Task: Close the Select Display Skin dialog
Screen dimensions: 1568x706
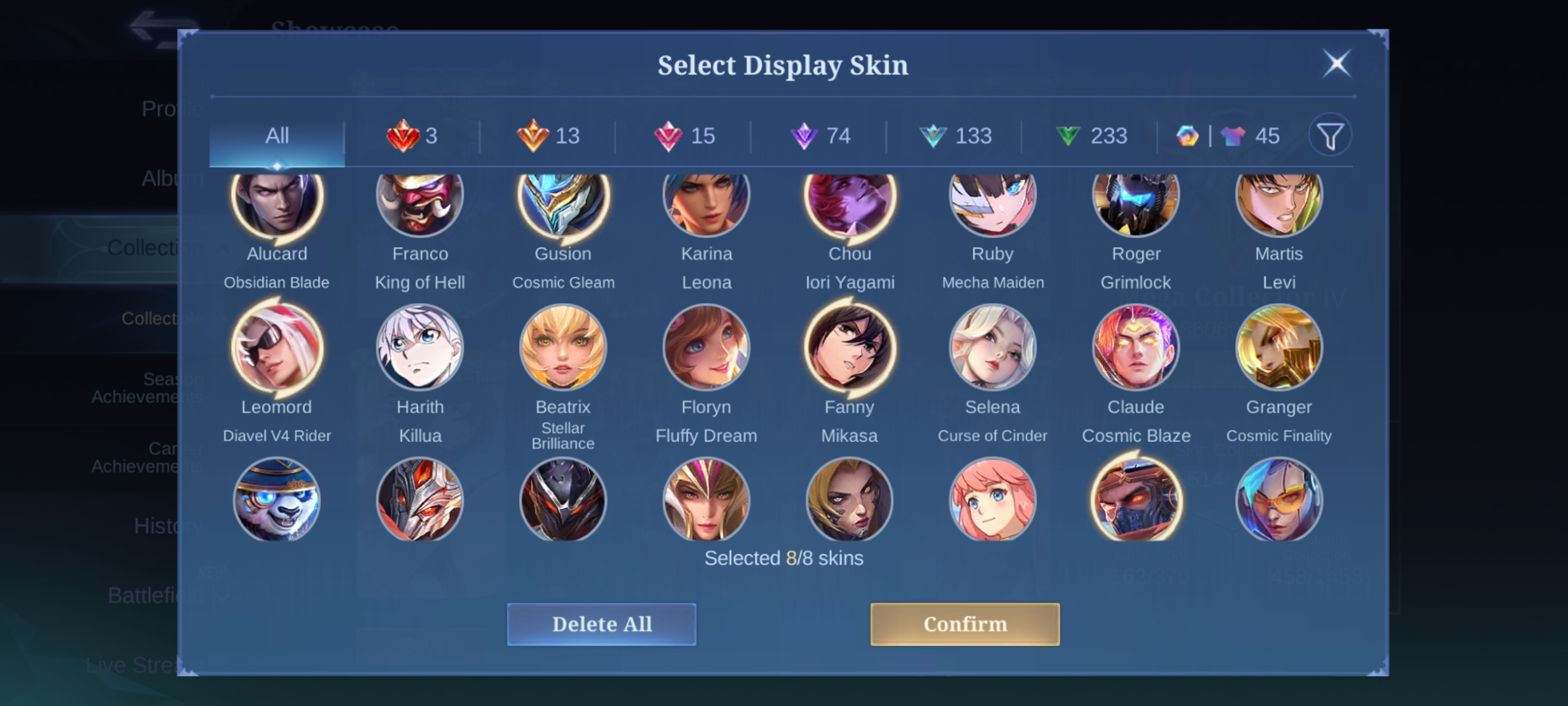Action: 1336,63
